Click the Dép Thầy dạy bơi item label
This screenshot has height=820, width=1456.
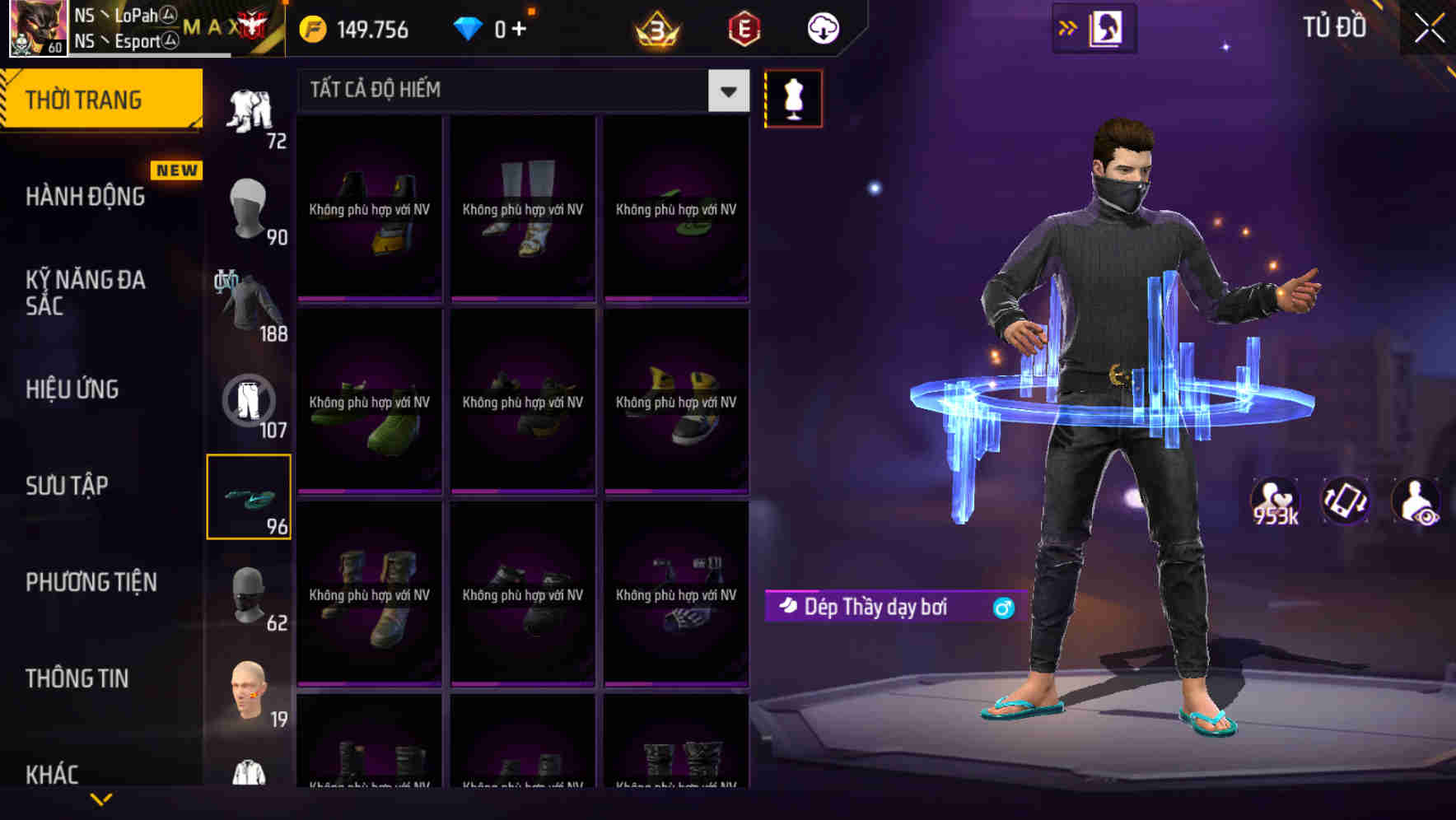coord(876,606)
